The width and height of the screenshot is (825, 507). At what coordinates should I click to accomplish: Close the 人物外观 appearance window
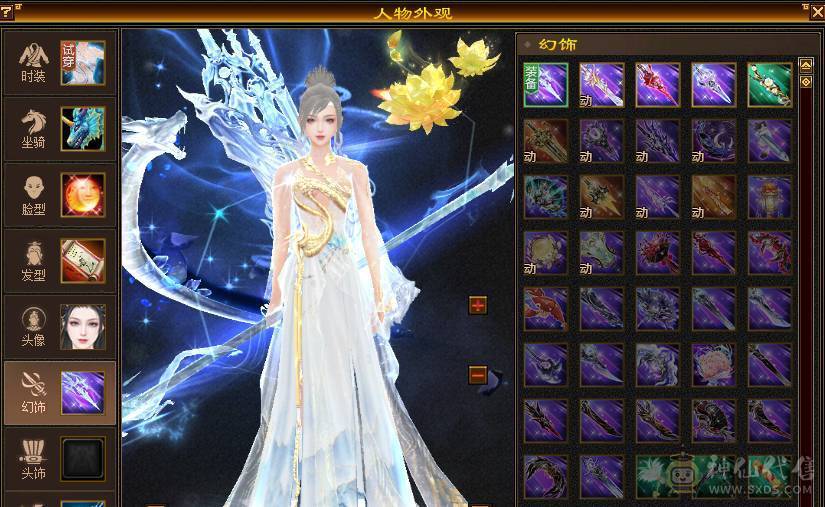pos(816,11)
